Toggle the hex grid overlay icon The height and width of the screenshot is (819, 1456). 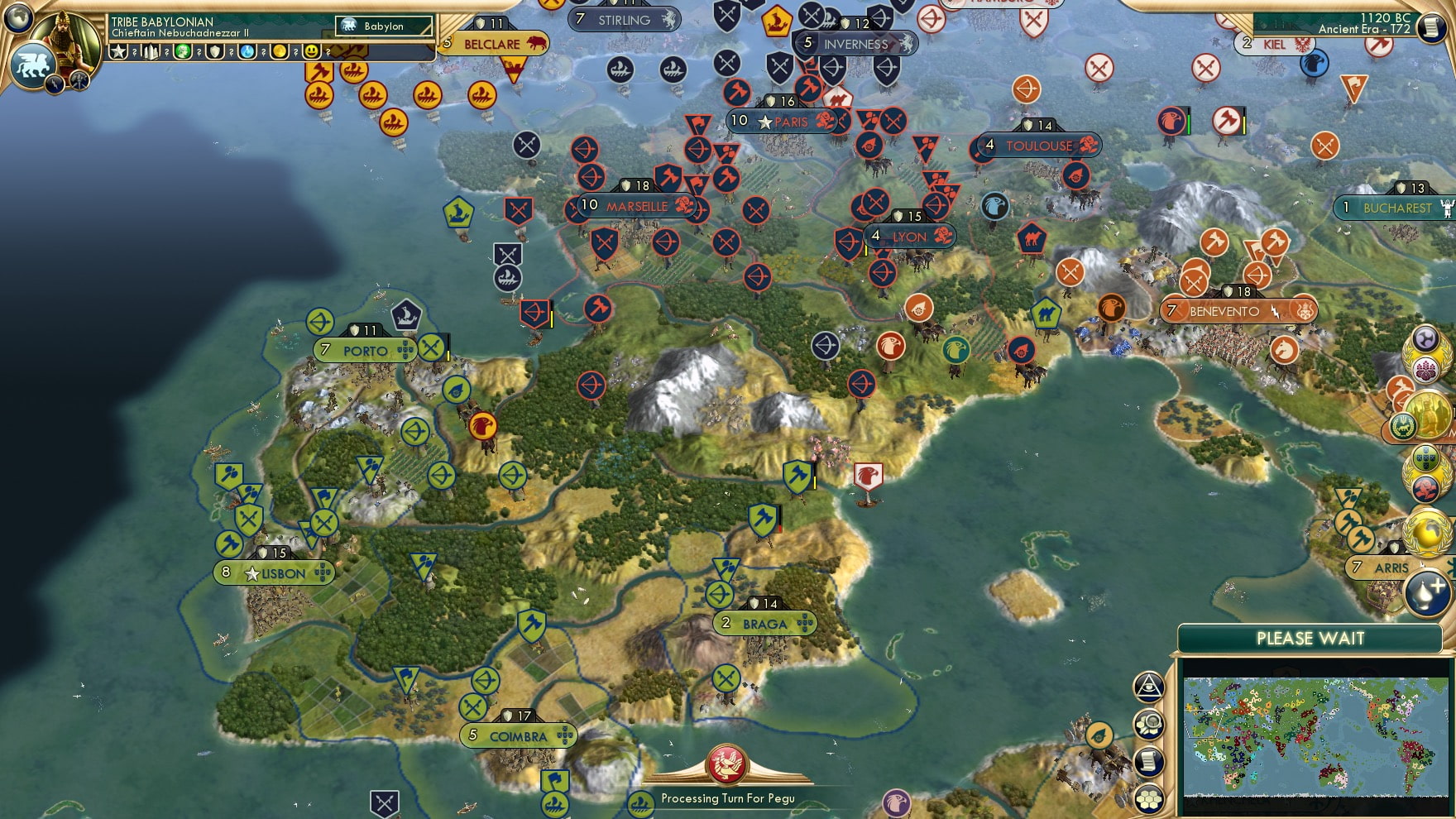(x=1148, y=800)
